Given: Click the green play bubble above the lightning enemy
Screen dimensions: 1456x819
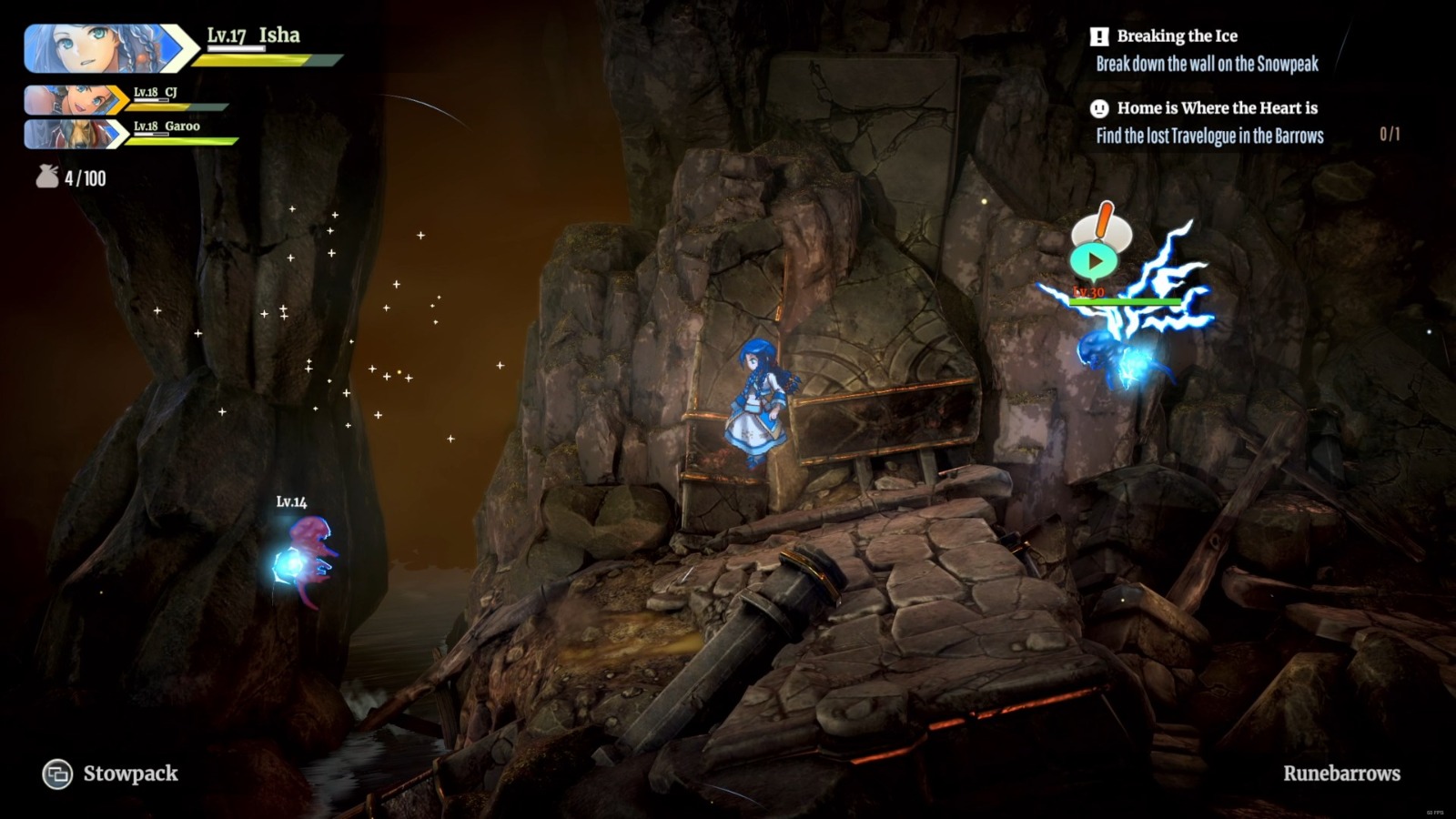Looking at the screenshot, I should click(1095, 260).
